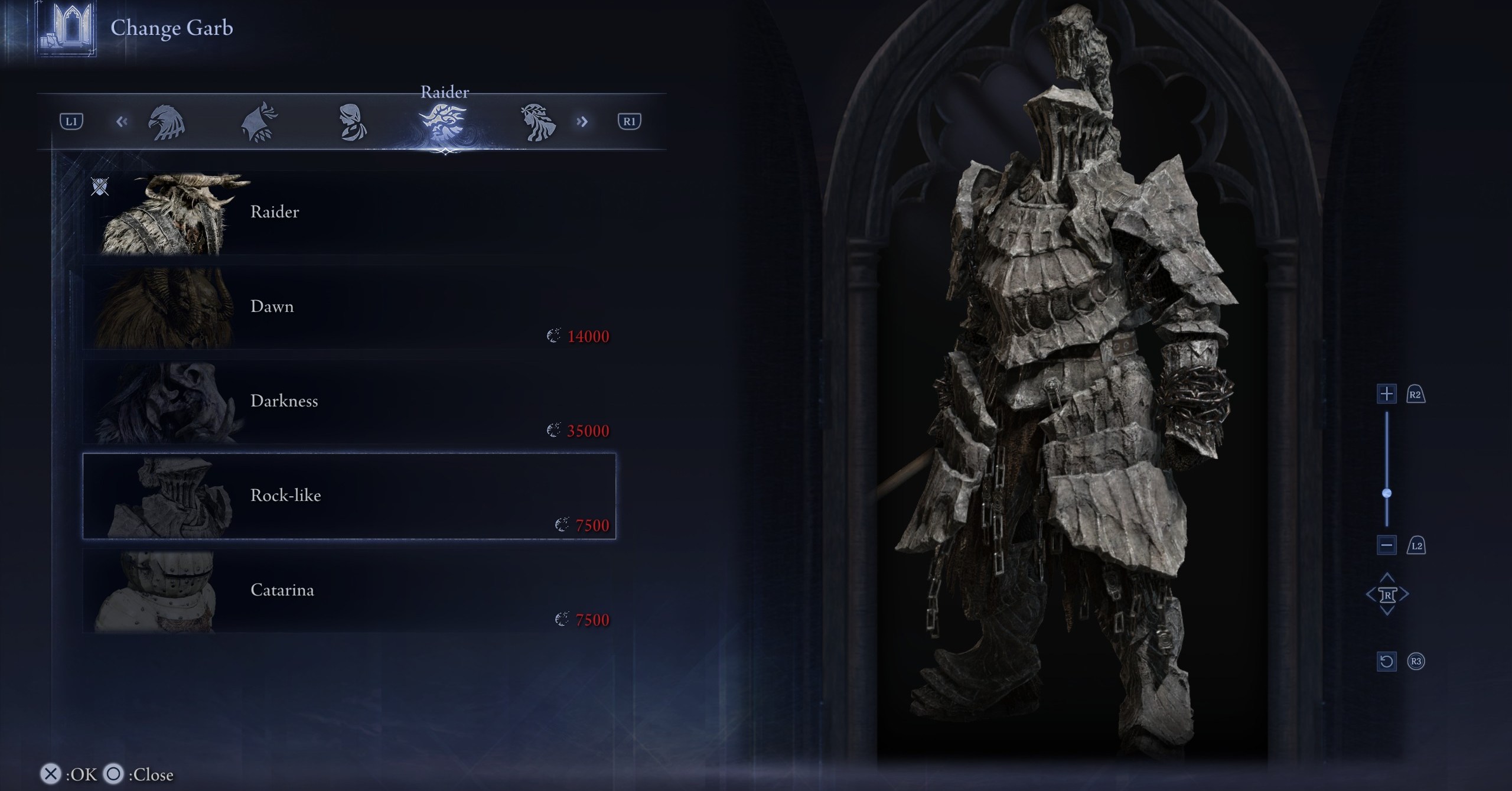Switch to the bird-head character tab
Screen dimensions: 1512x791
166,122
